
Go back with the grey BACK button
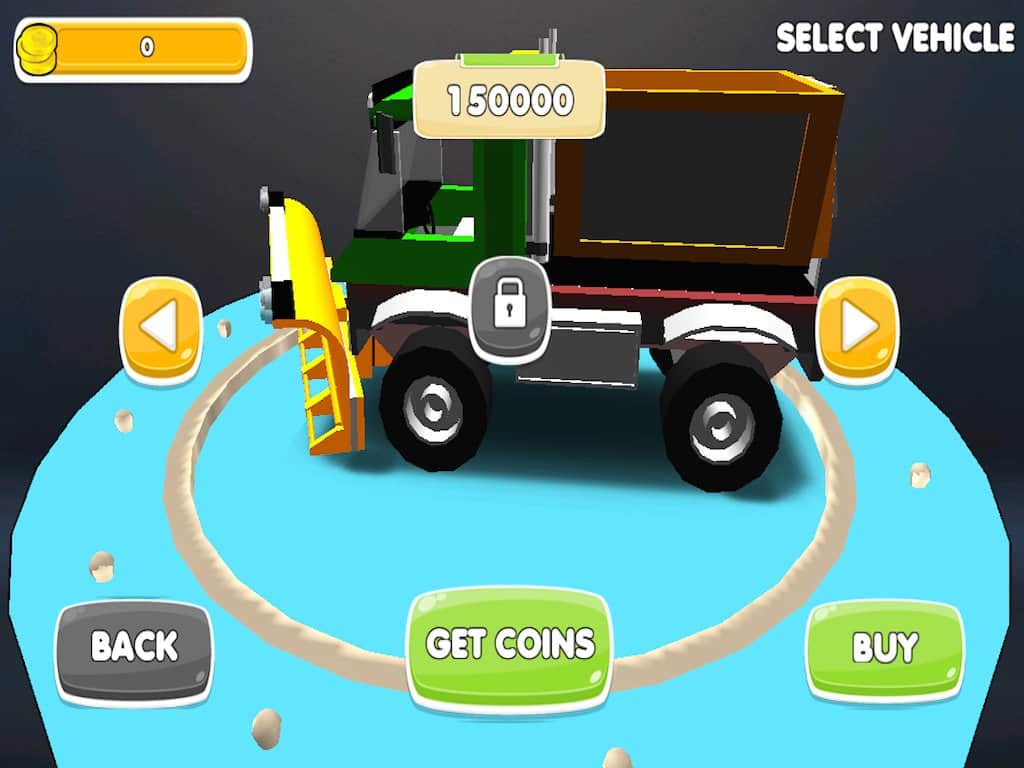[134, 648]
